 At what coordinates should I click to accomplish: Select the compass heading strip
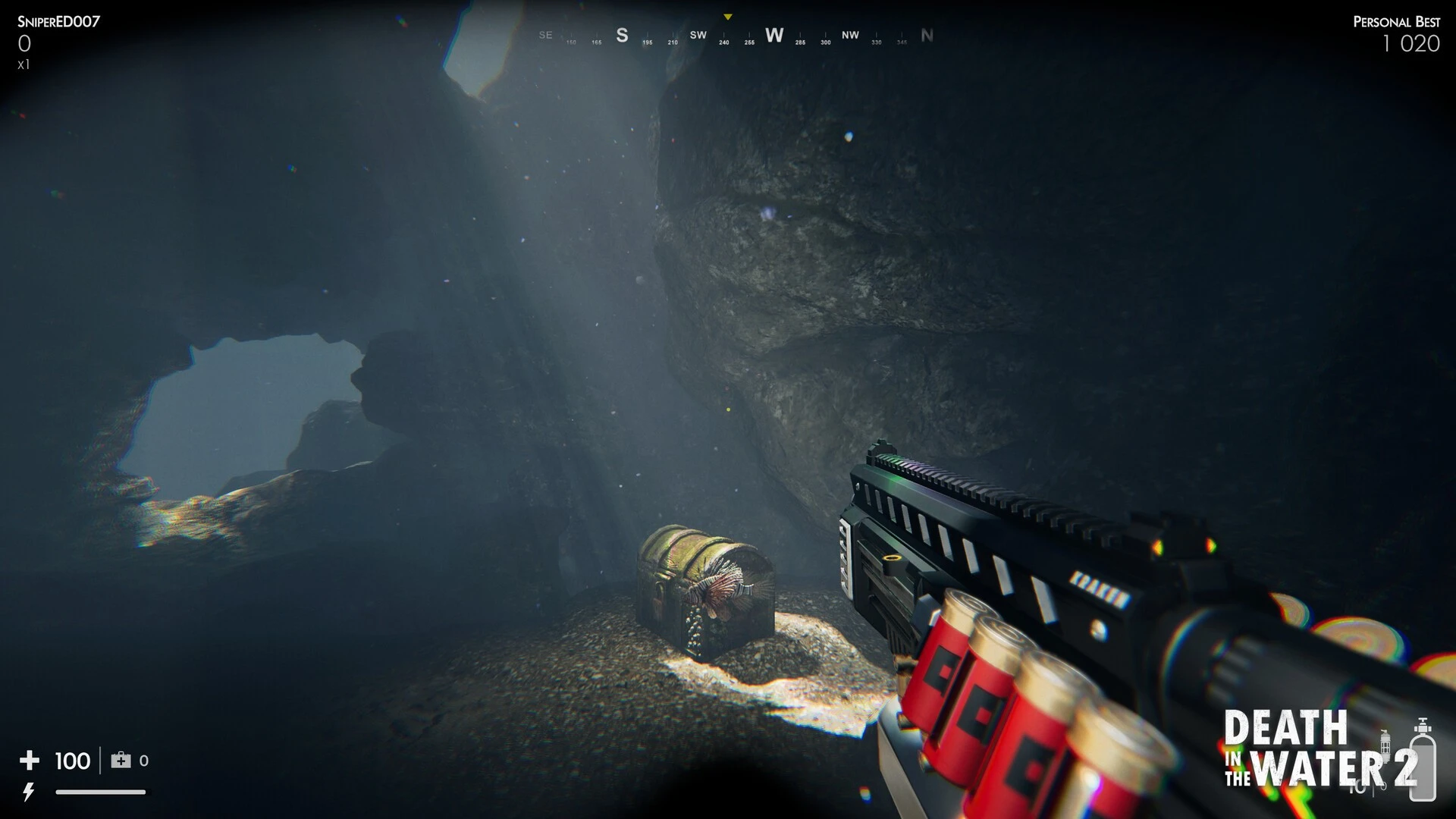(x=736, y=36)
